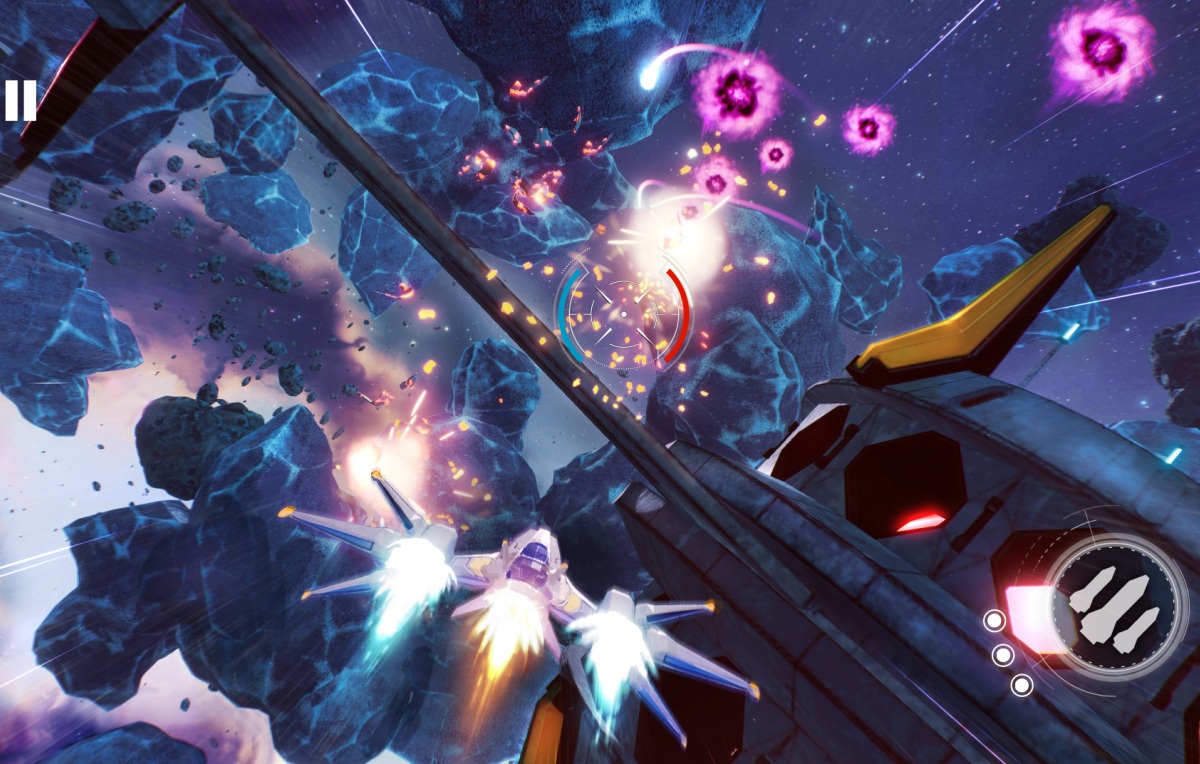Fire missiles using the rocket button
The image size is (1200, 764).
(1115, 606)
